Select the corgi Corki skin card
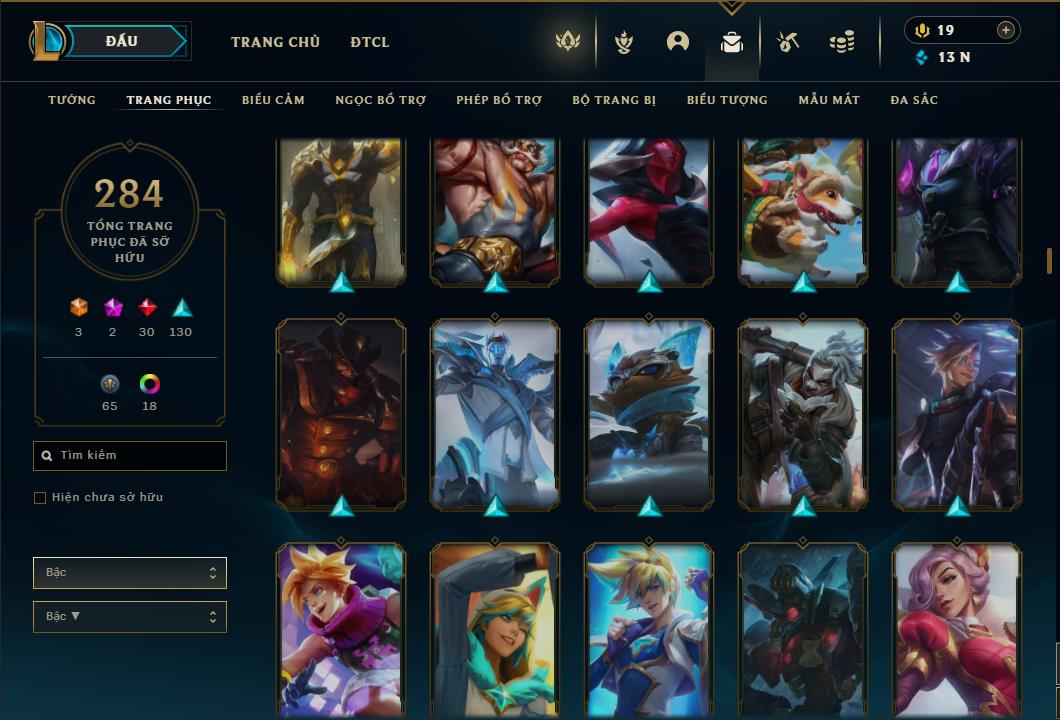1060x720 pixels. 804,210
